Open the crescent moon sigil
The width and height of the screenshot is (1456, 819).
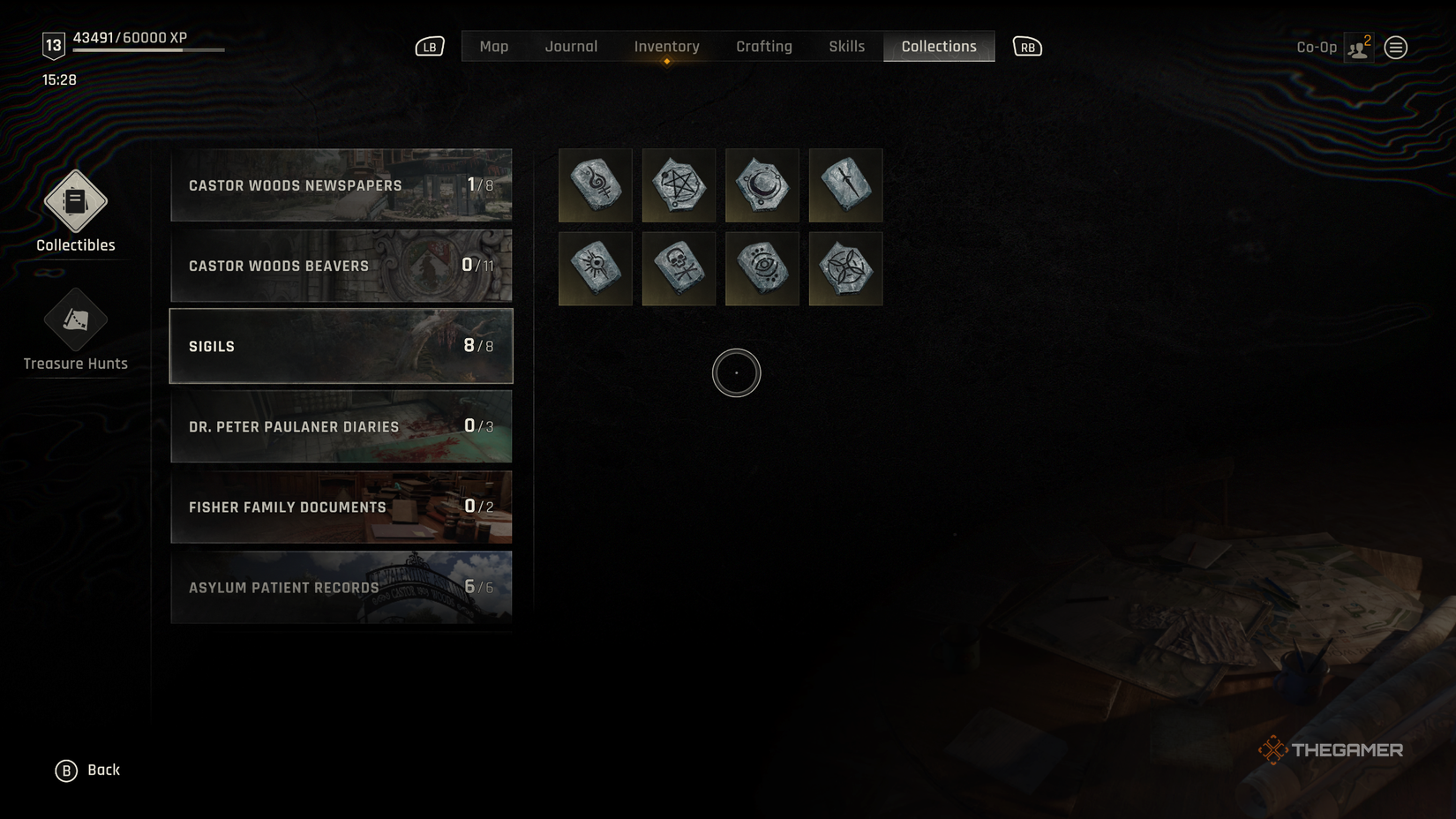(762, 185)
